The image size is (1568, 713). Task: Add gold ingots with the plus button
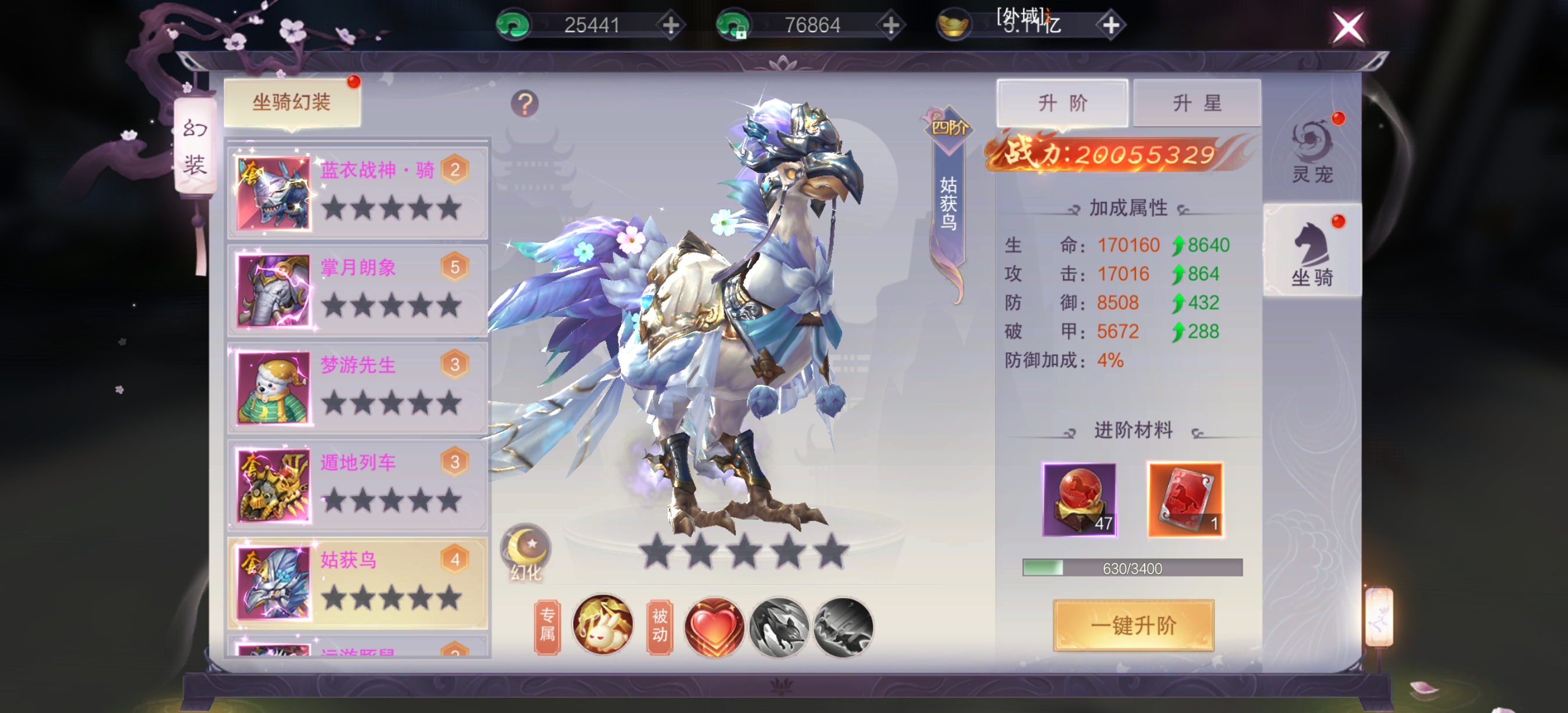tap(1111, 25)
